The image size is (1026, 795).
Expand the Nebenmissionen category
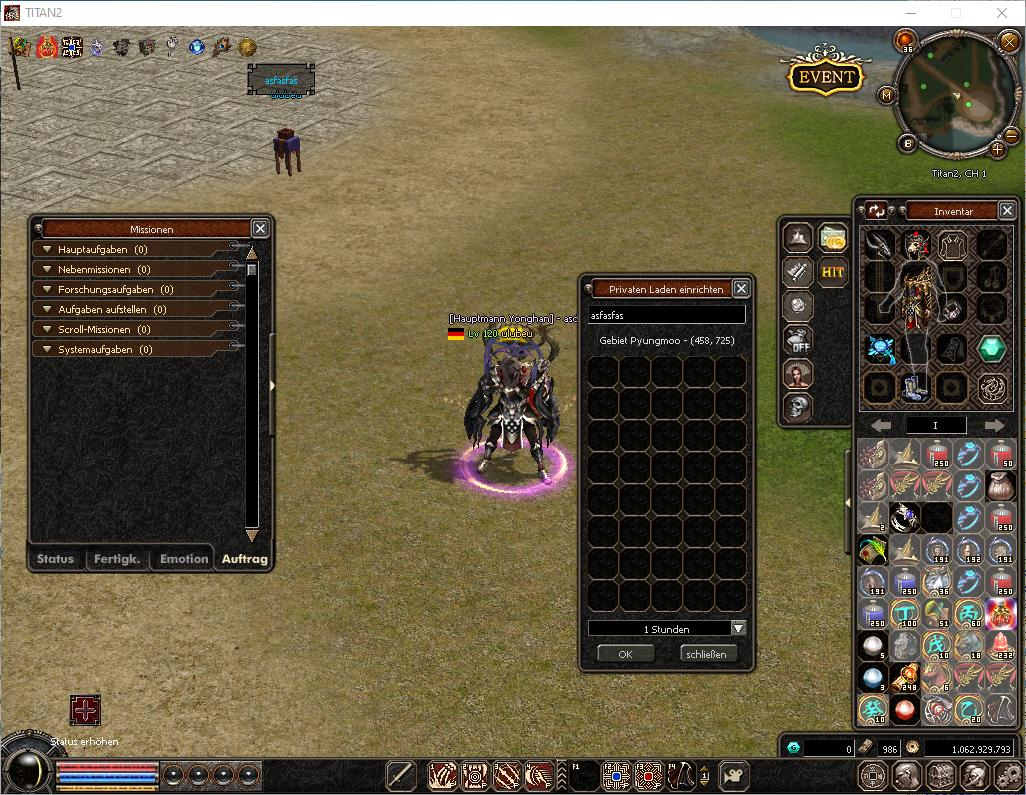(x=46, y=269)
